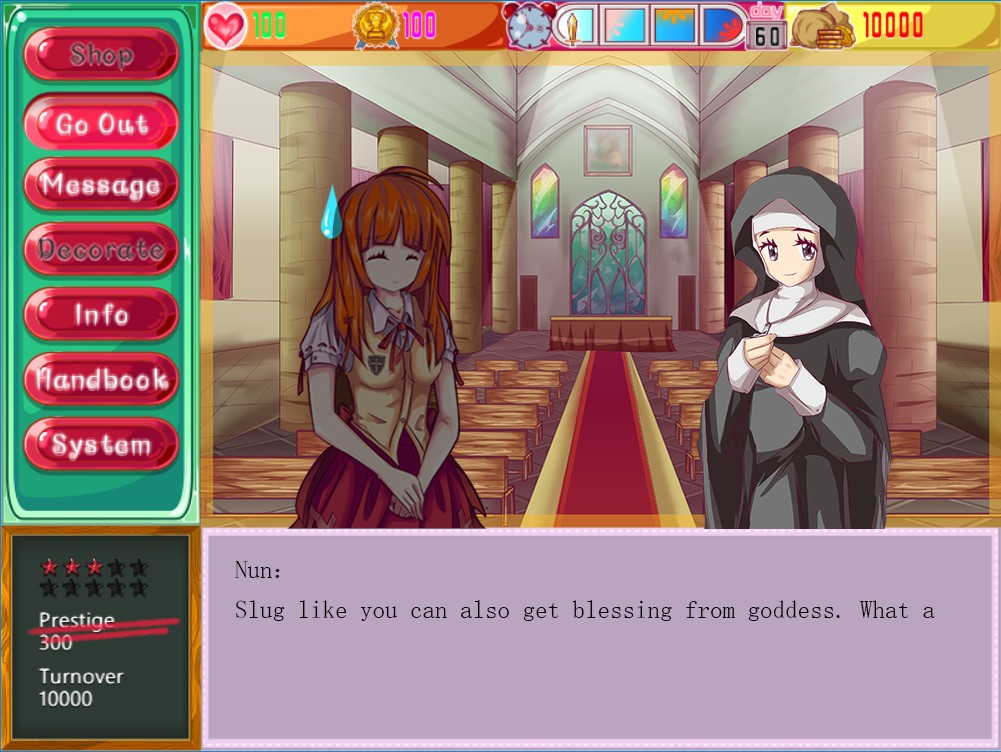Open the Handbook
1001x752 pixels.
(x=100, y=380)
